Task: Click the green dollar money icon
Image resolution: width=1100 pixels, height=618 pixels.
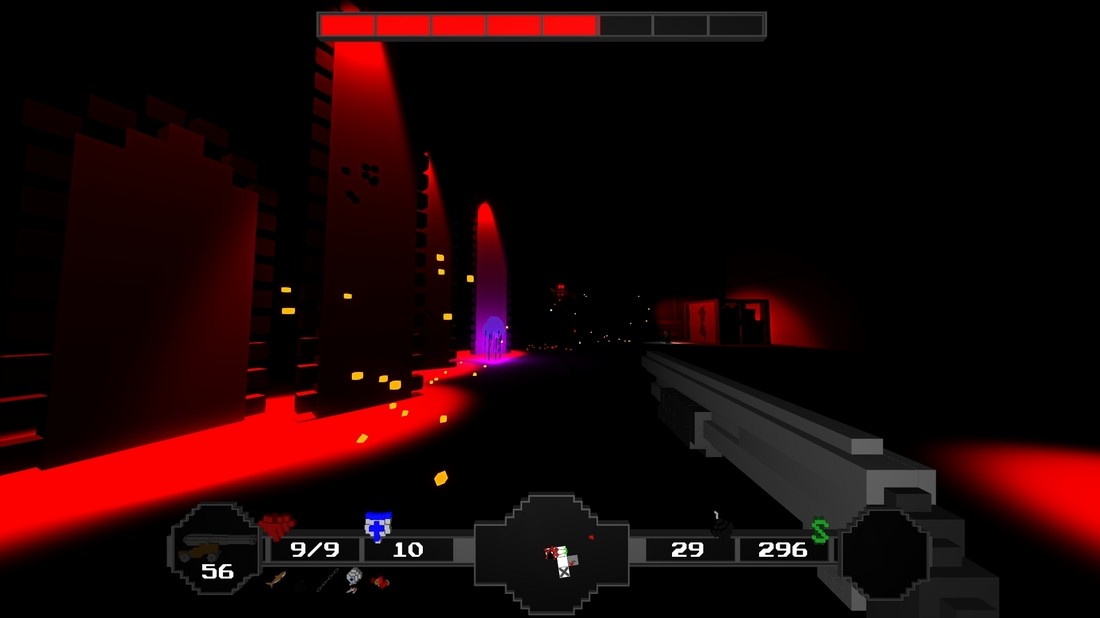Action: click(820, 530)
